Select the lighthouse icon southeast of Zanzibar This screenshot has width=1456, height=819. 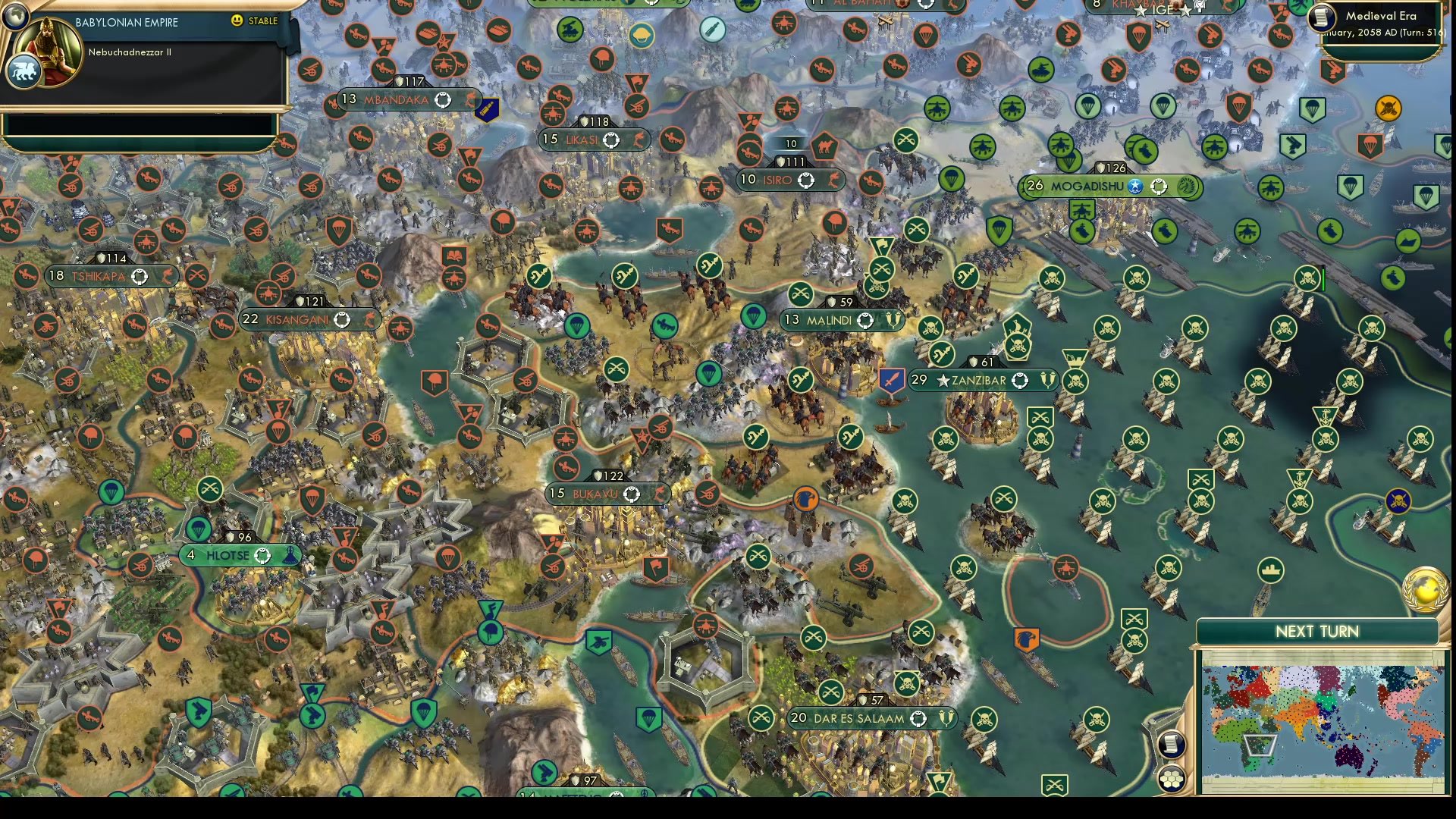click(x=1077, y=447)
